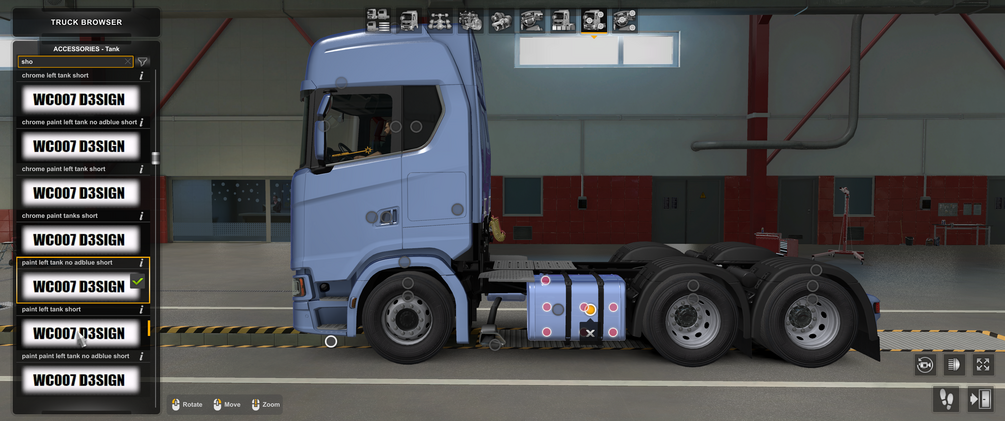The width and height of the screenshot is (1005, 421).
Task: Reset the camera view with rotate-camera icon
Action: point(925,365)
